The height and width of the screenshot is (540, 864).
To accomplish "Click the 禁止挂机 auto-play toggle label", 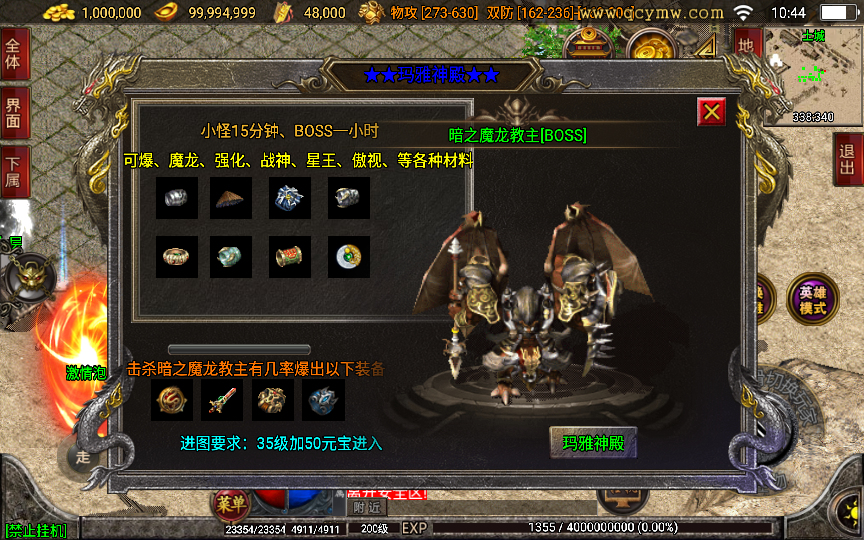I will pos(36,530).
